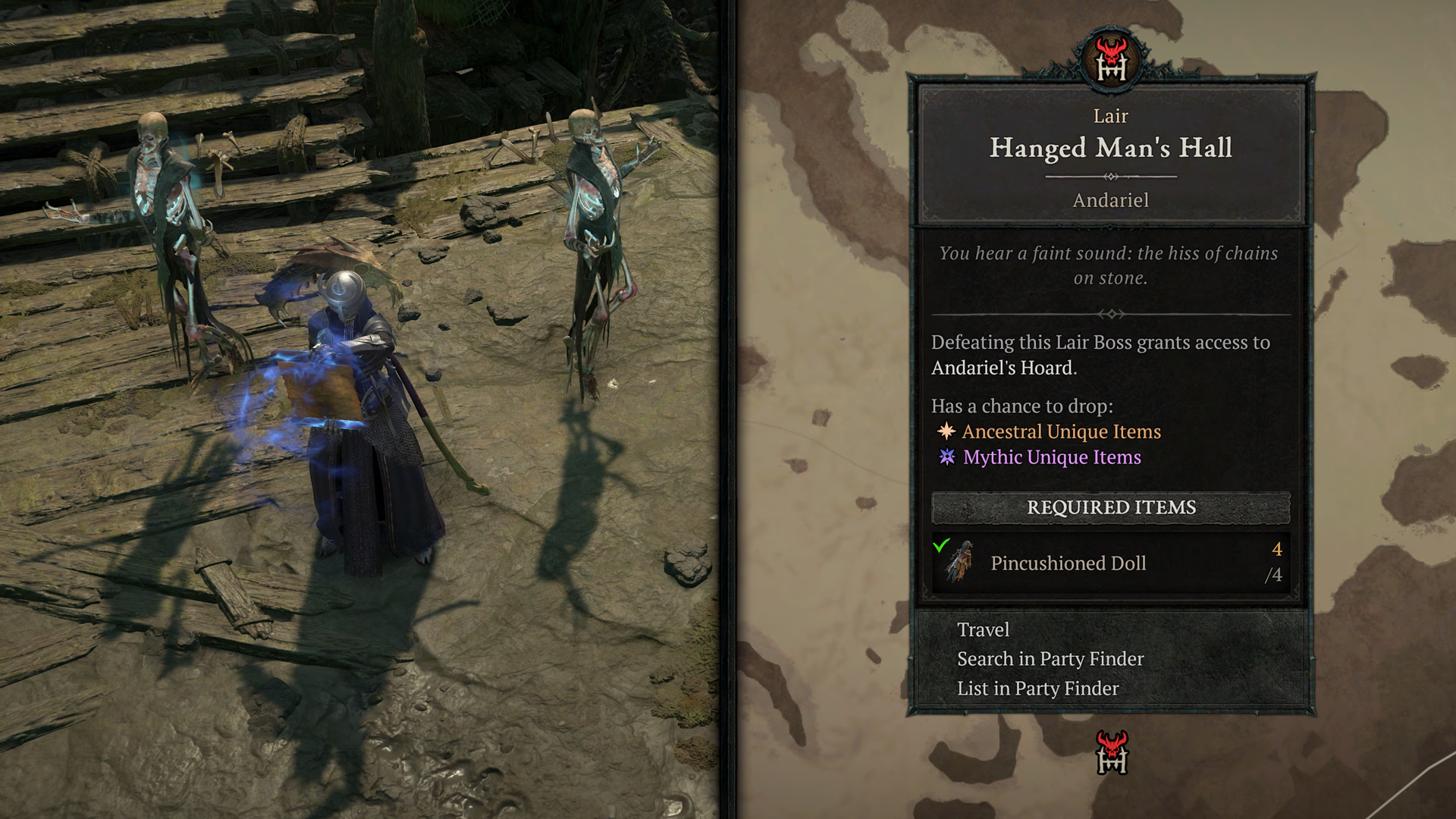Click the lair boss map marker below the tooltip
This screenshot has height=819, width=1456.
(1112, 752)
